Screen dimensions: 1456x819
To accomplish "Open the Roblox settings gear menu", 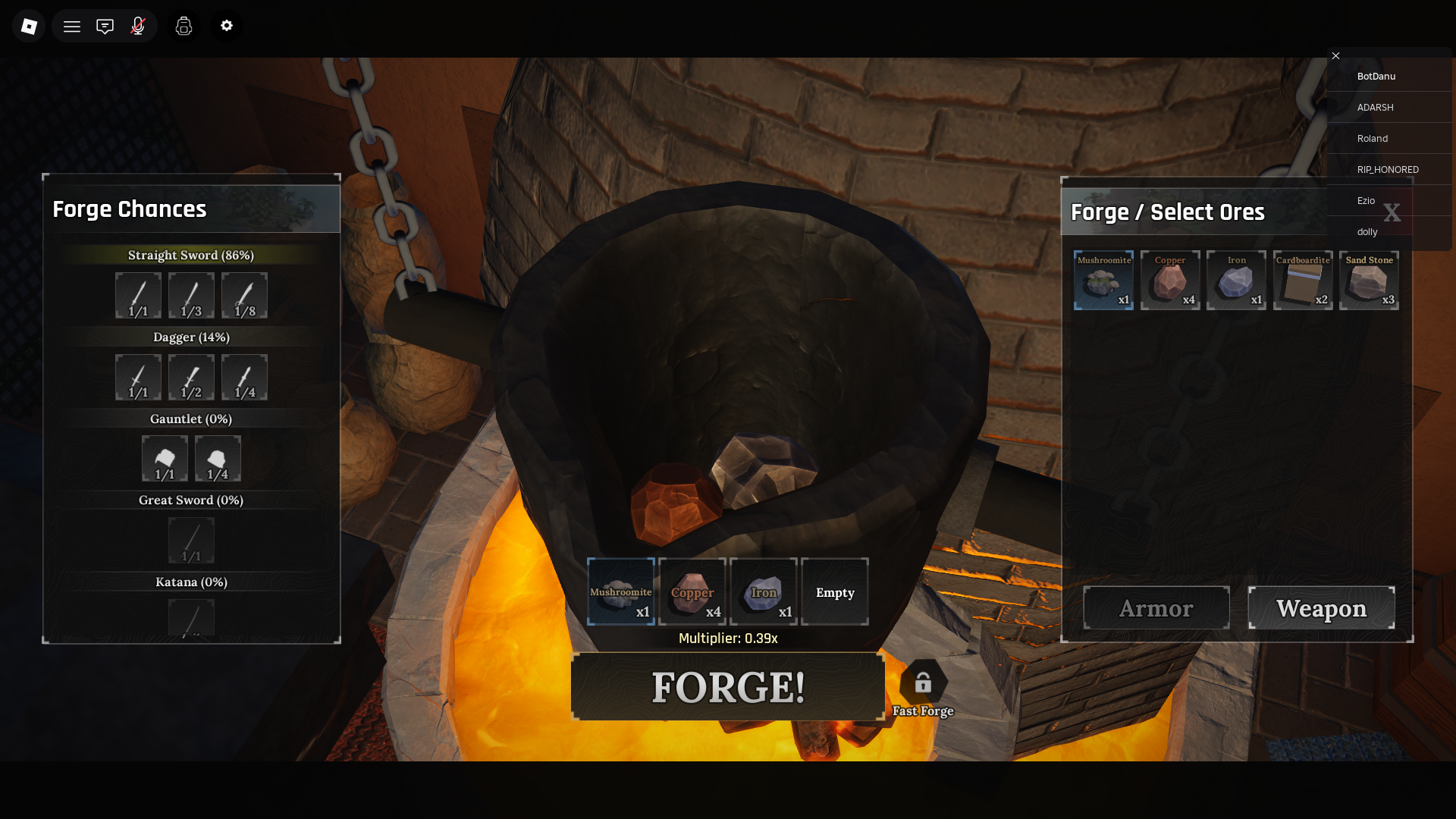I will pyautogui.click(x=226, y=25).
